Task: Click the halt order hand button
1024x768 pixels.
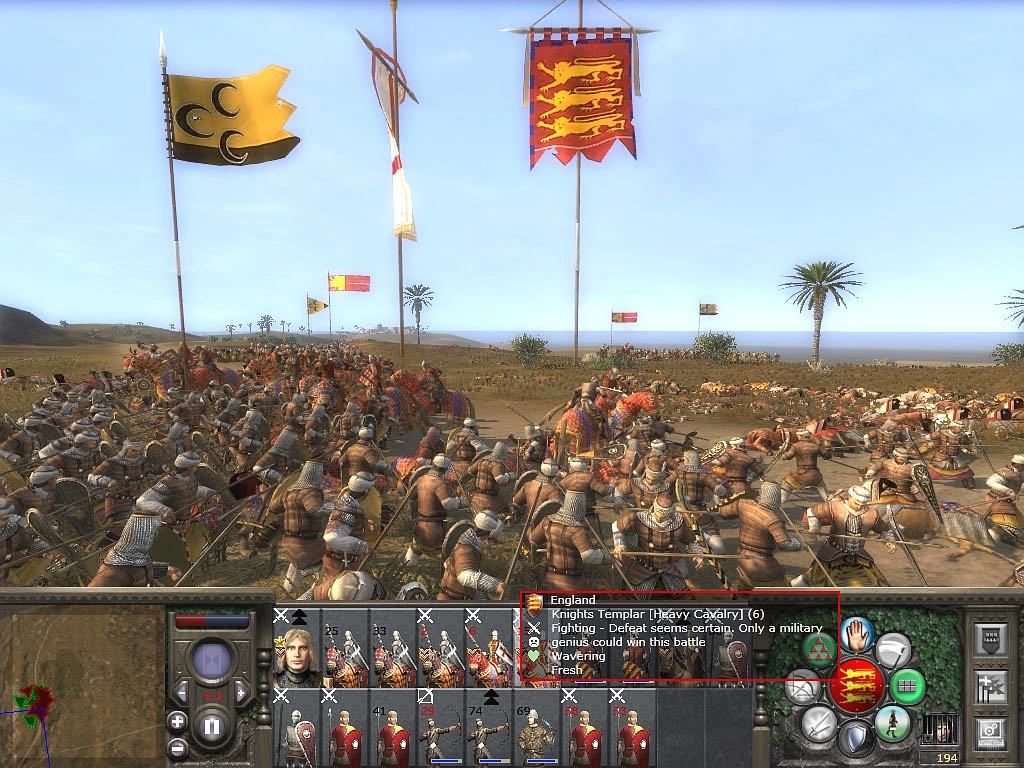Action: point(857,634)
